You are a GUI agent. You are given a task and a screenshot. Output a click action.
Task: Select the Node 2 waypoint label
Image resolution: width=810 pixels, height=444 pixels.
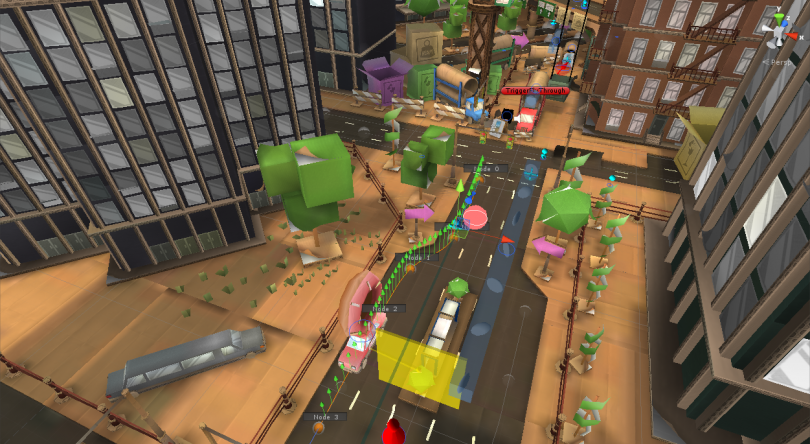385,309
